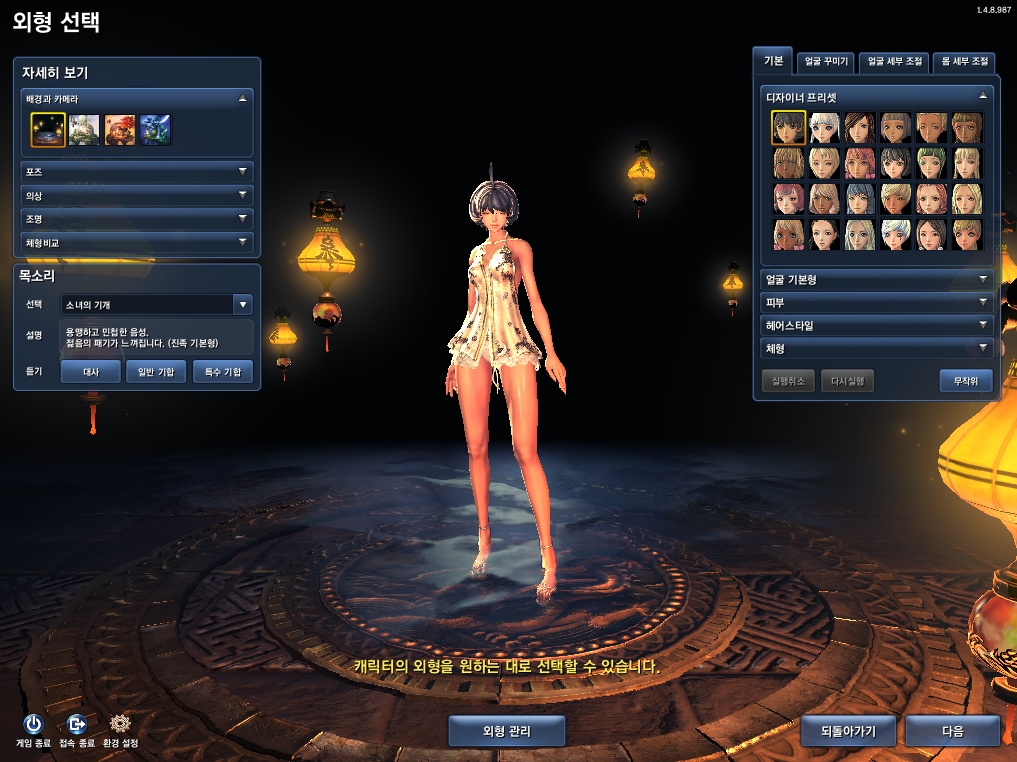Click the 다음 next button
Screen dimensions: 1017x762
(x=952, y=731)
